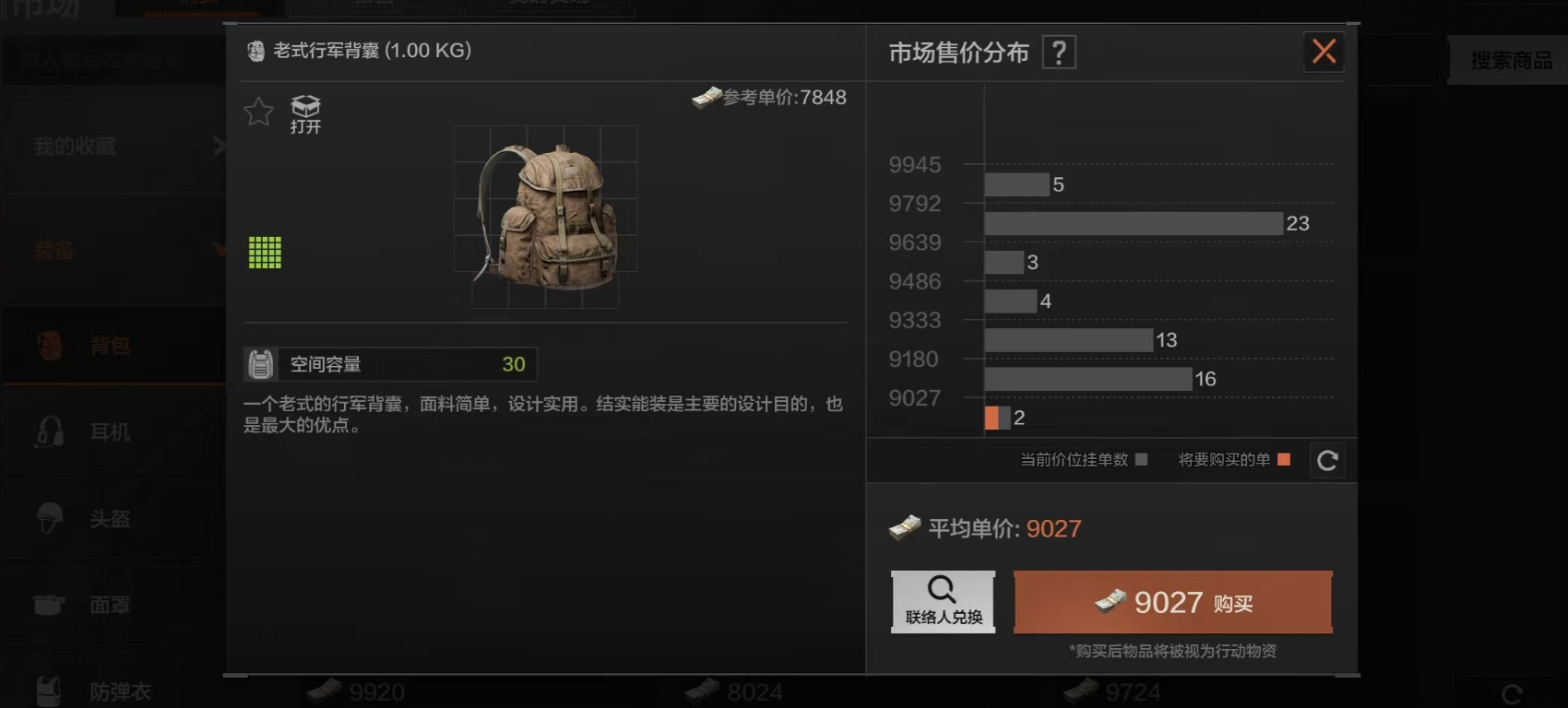Toggle the 当前价位挂单数 legend square
This screenshot has height=708, width=1568.
[1141, 458]
